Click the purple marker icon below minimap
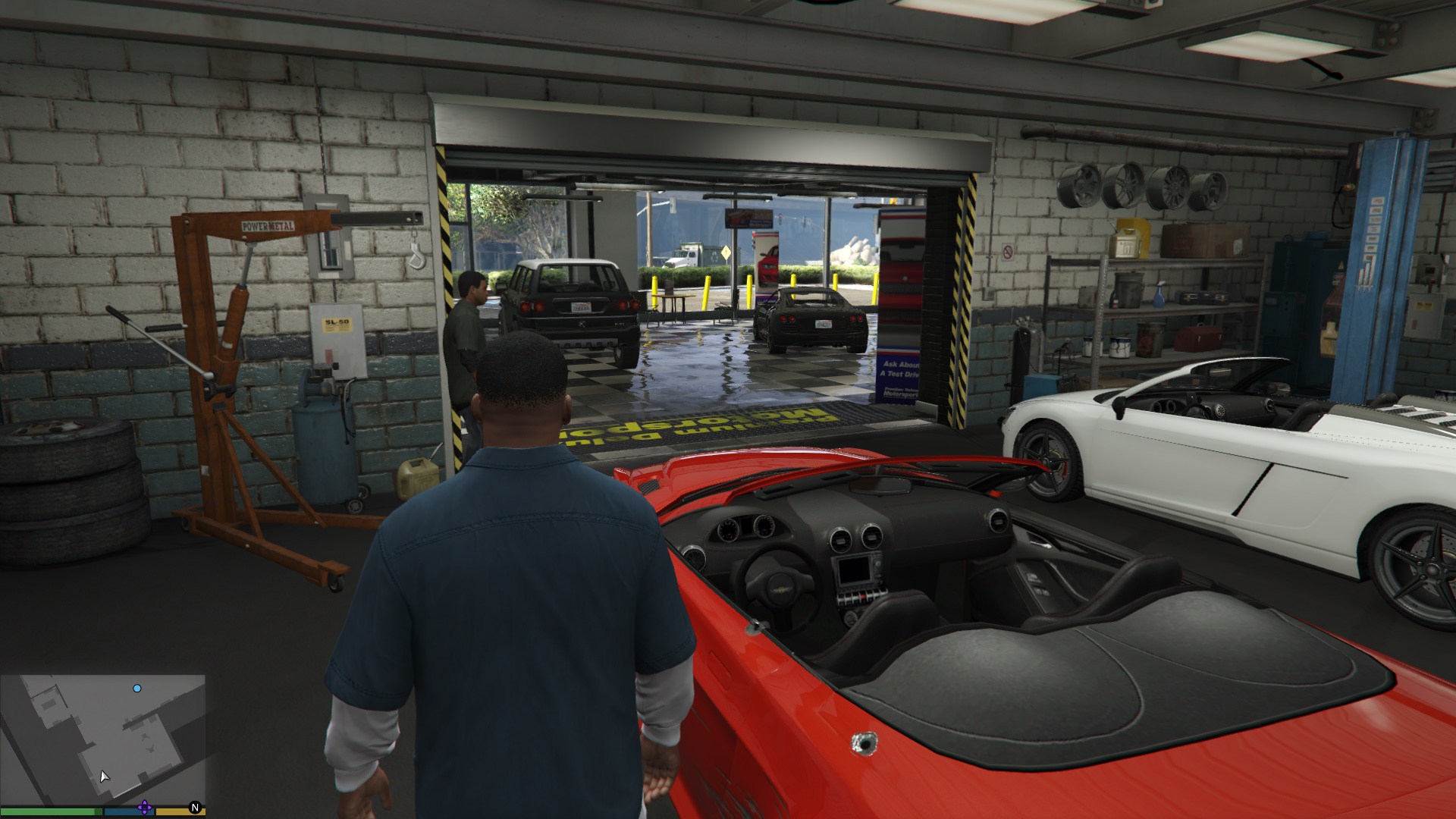 click(x=145, y=808)
